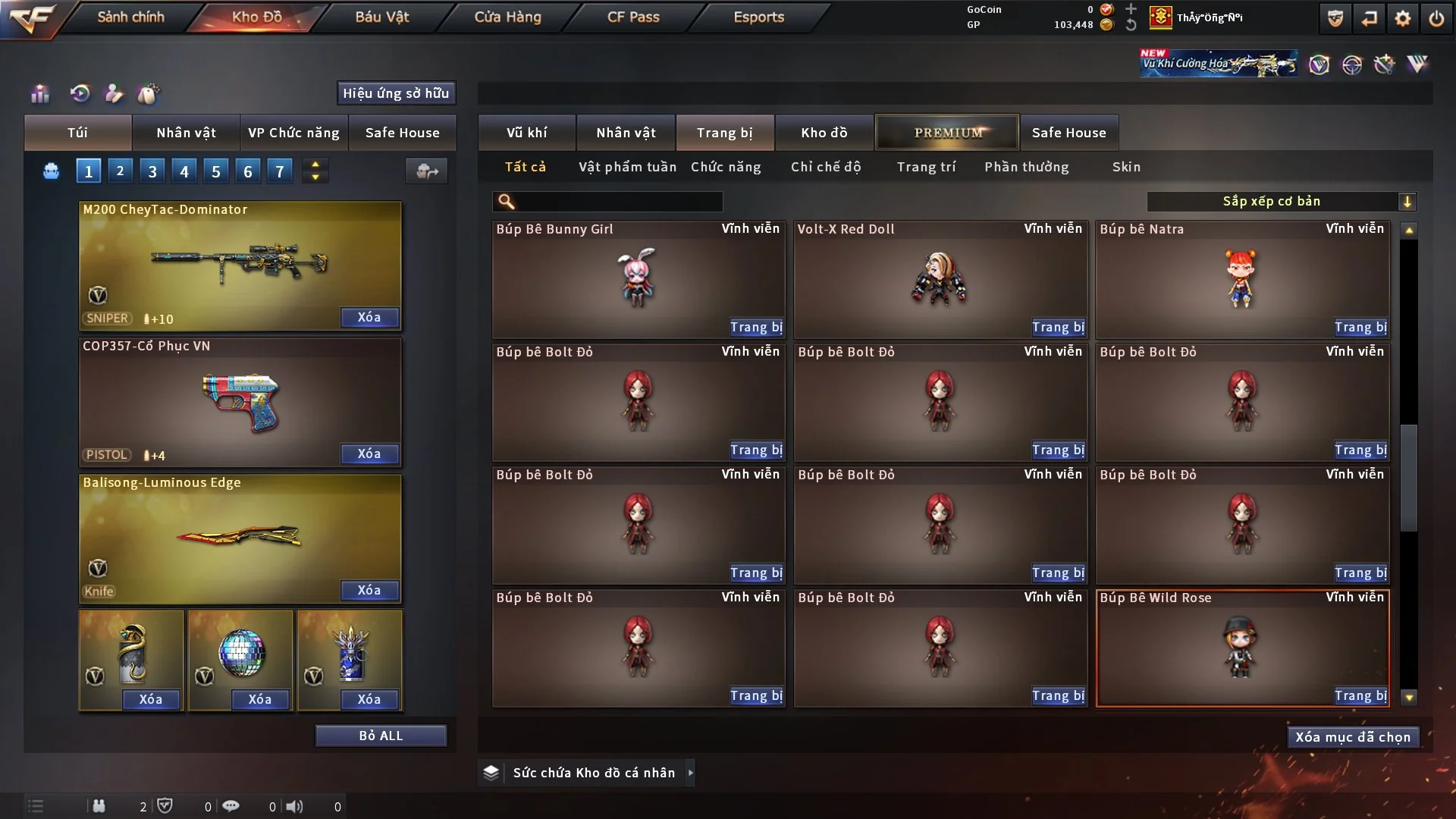Viewport: 1456px width, 819px height.
Task: Remove the Balisong-Luminous Edge knife
Action: coord(369,591)
